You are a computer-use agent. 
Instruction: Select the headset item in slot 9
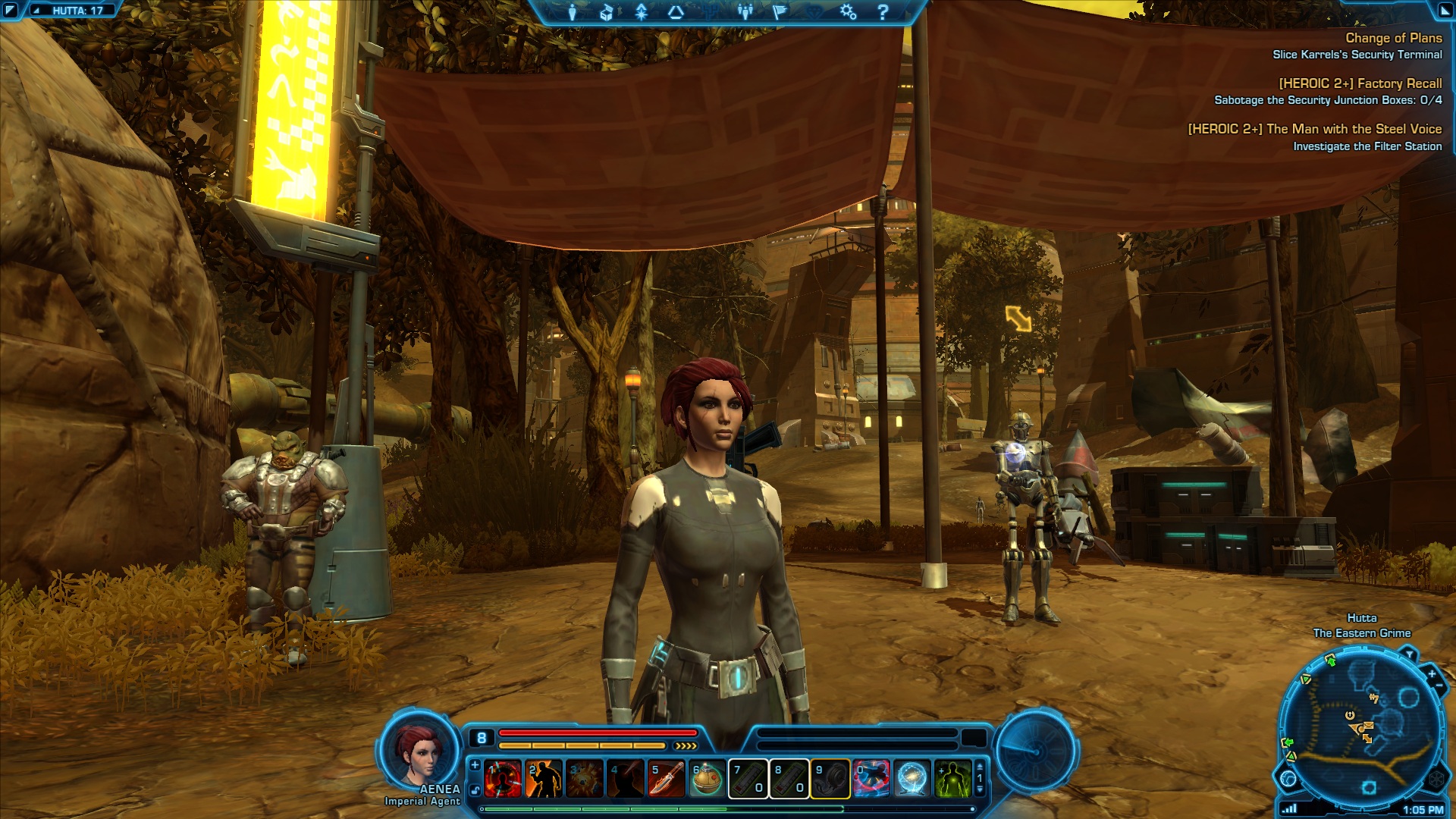[830, 779]
